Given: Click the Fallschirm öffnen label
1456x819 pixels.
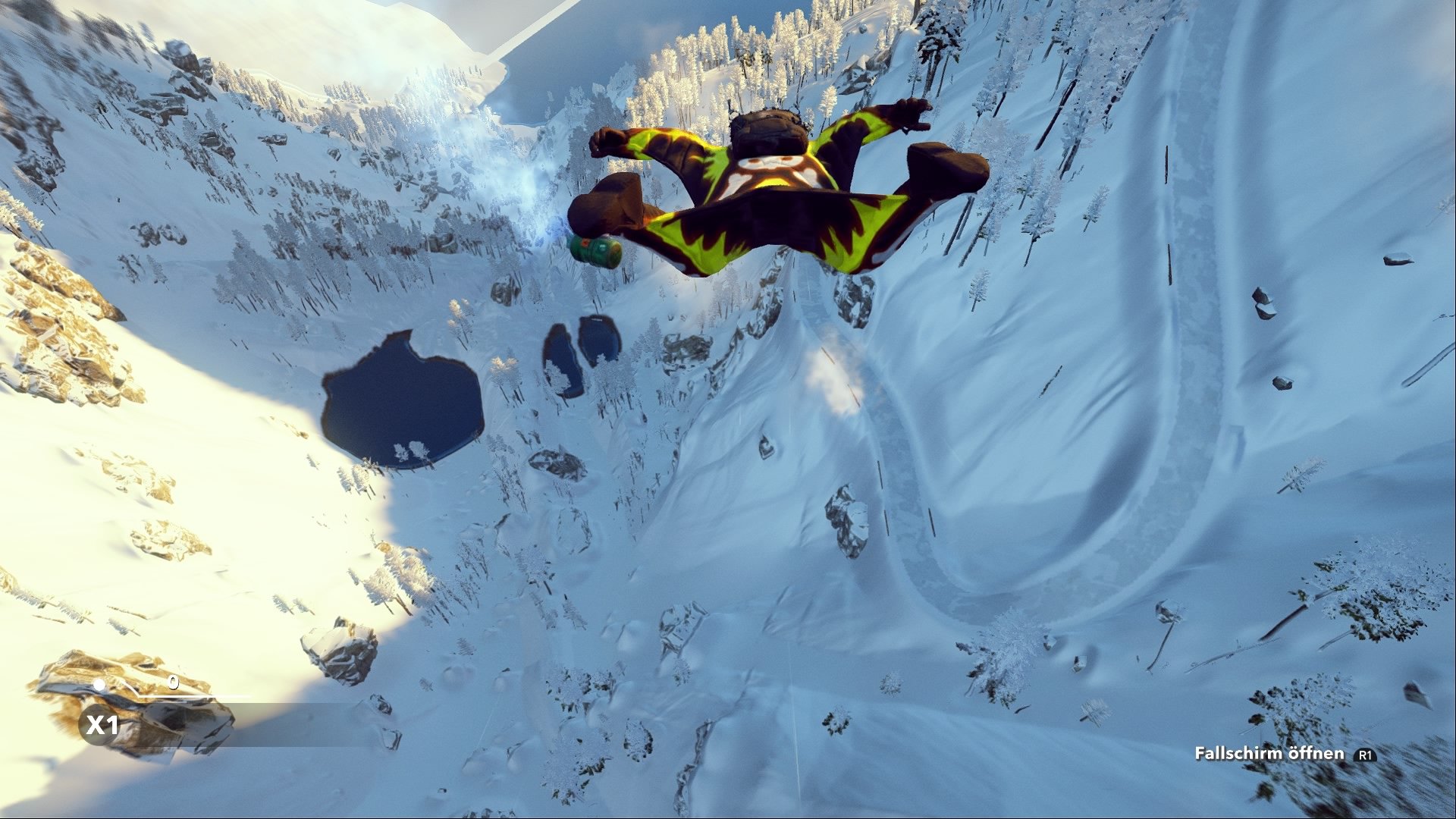Looking at the screenshot, I should (1270, 755).
